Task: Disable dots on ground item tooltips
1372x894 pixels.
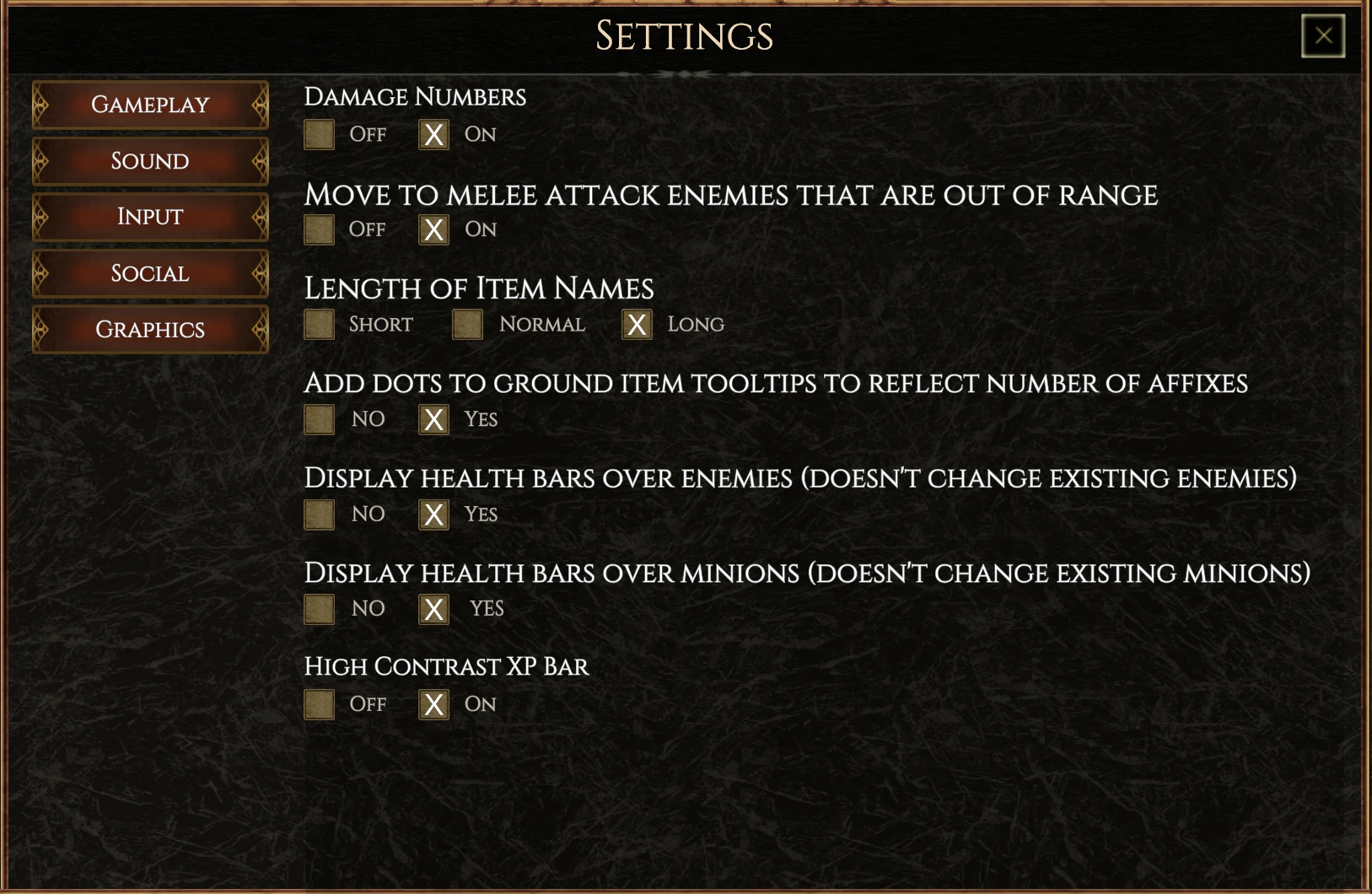Action: pyautogui.click(x=319, y=419)
